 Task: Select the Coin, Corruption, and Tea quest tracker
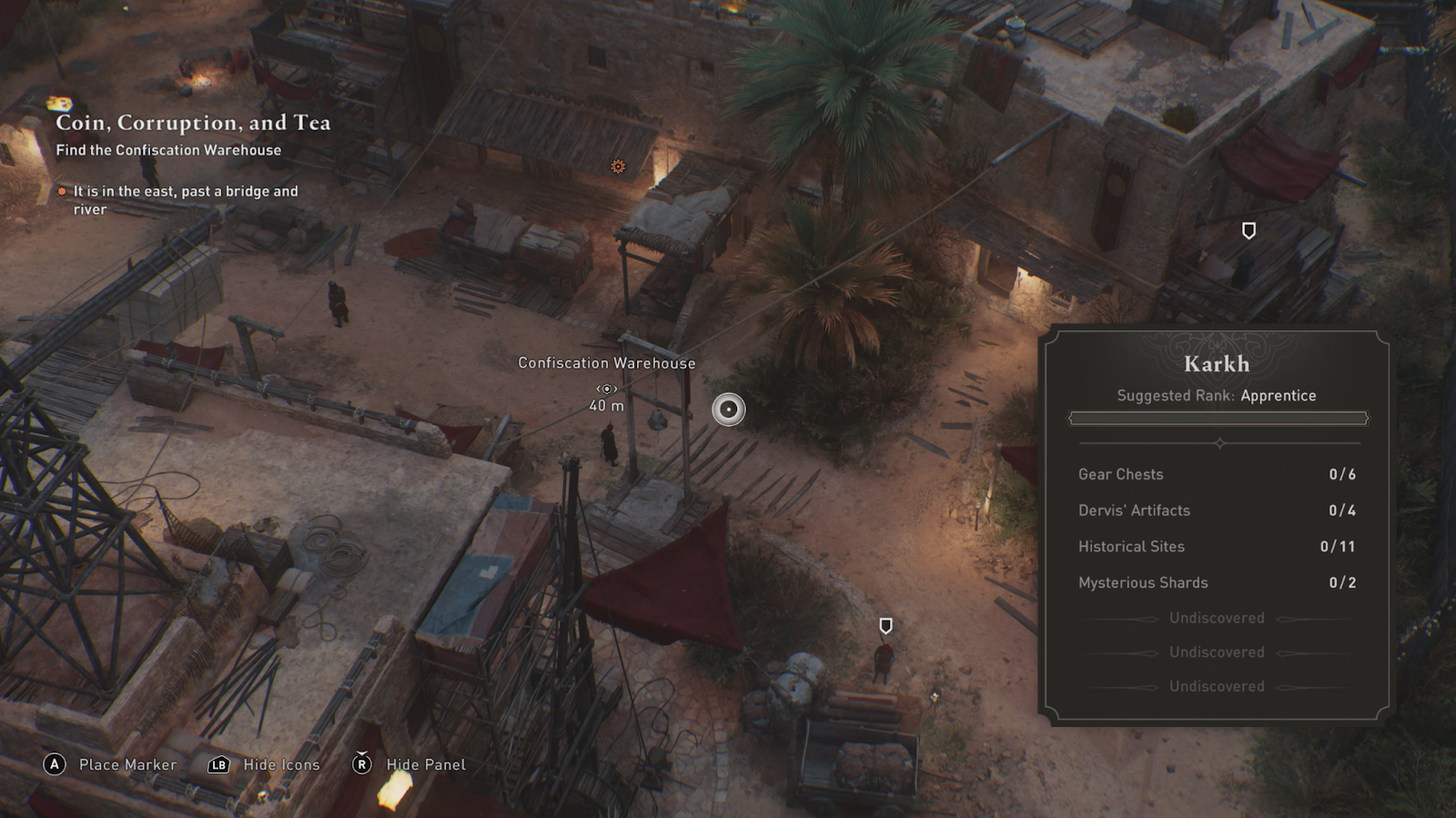click(x=193, y=123)
